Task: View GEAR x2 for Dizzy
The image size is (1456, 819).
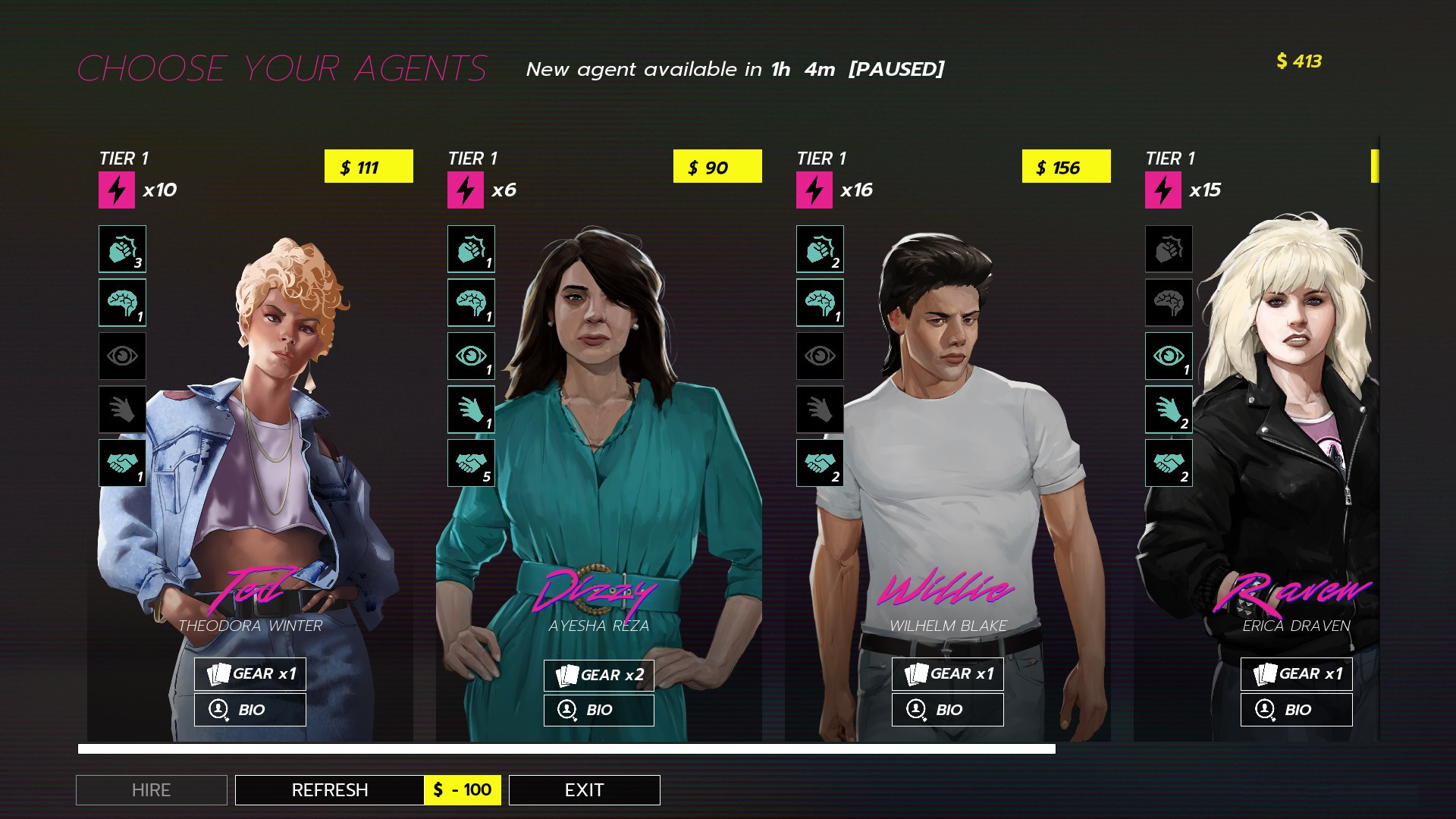Action: [x=598, y=674]
